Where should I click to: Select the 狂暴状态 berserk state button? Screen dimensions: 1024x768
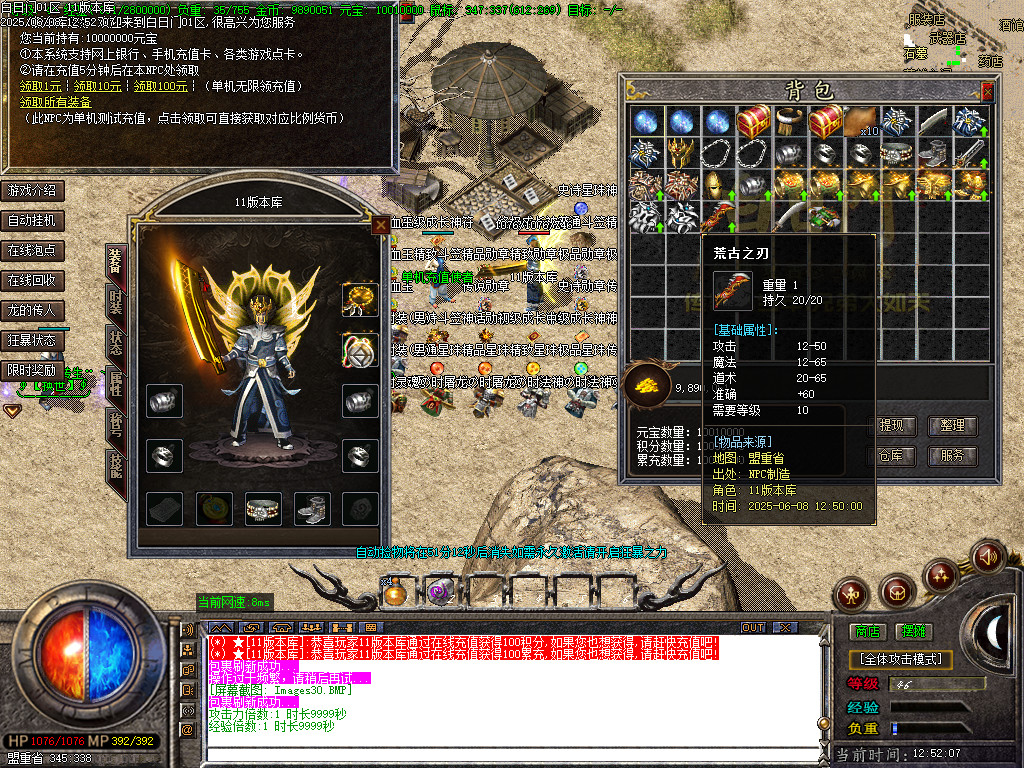(x=32, y=340)
